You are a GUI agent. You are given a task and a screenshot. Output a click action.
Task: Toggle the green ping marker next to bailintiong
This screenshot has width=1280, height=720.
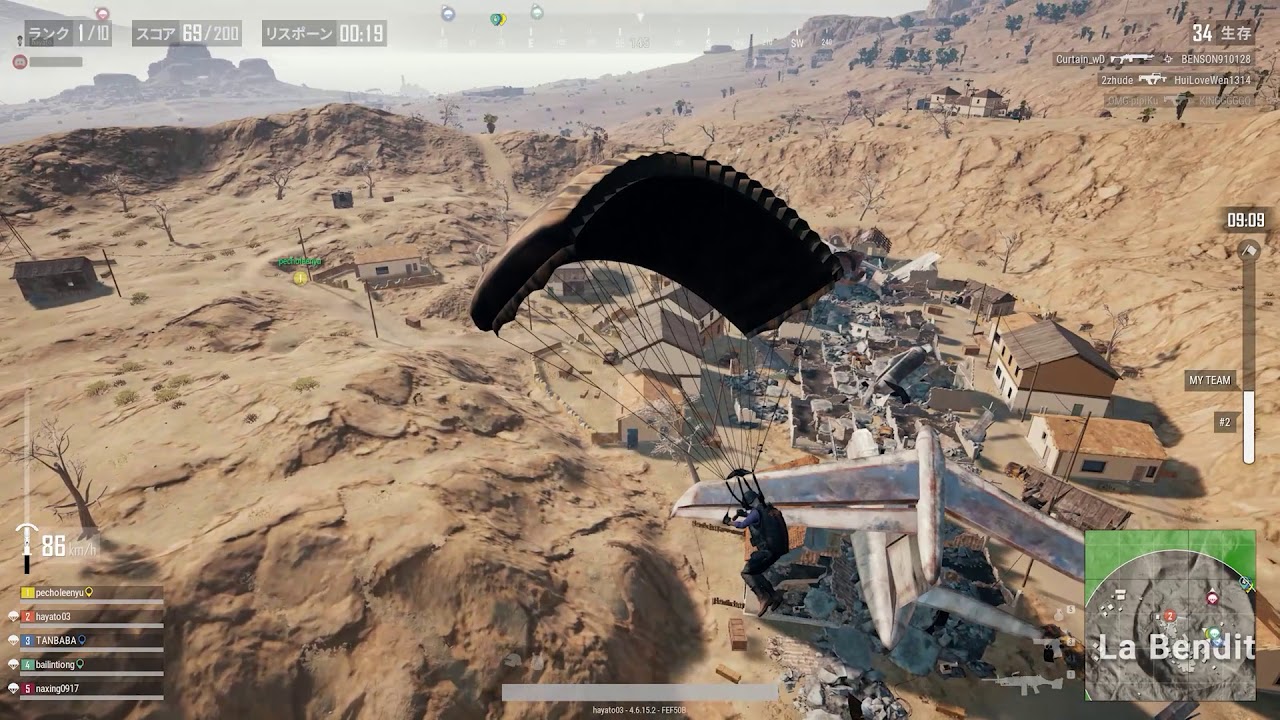tap(79, 664)
